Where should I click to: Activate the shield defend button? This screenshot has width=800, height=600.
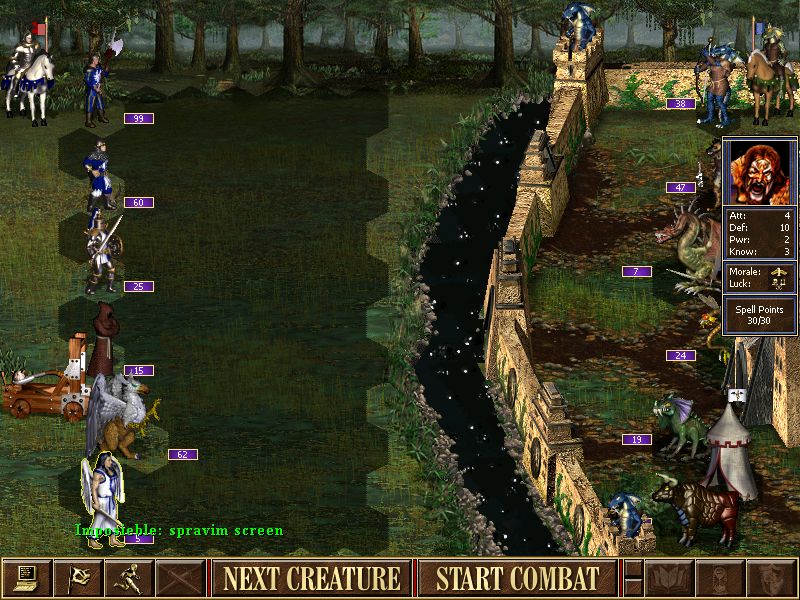[770, 578]
